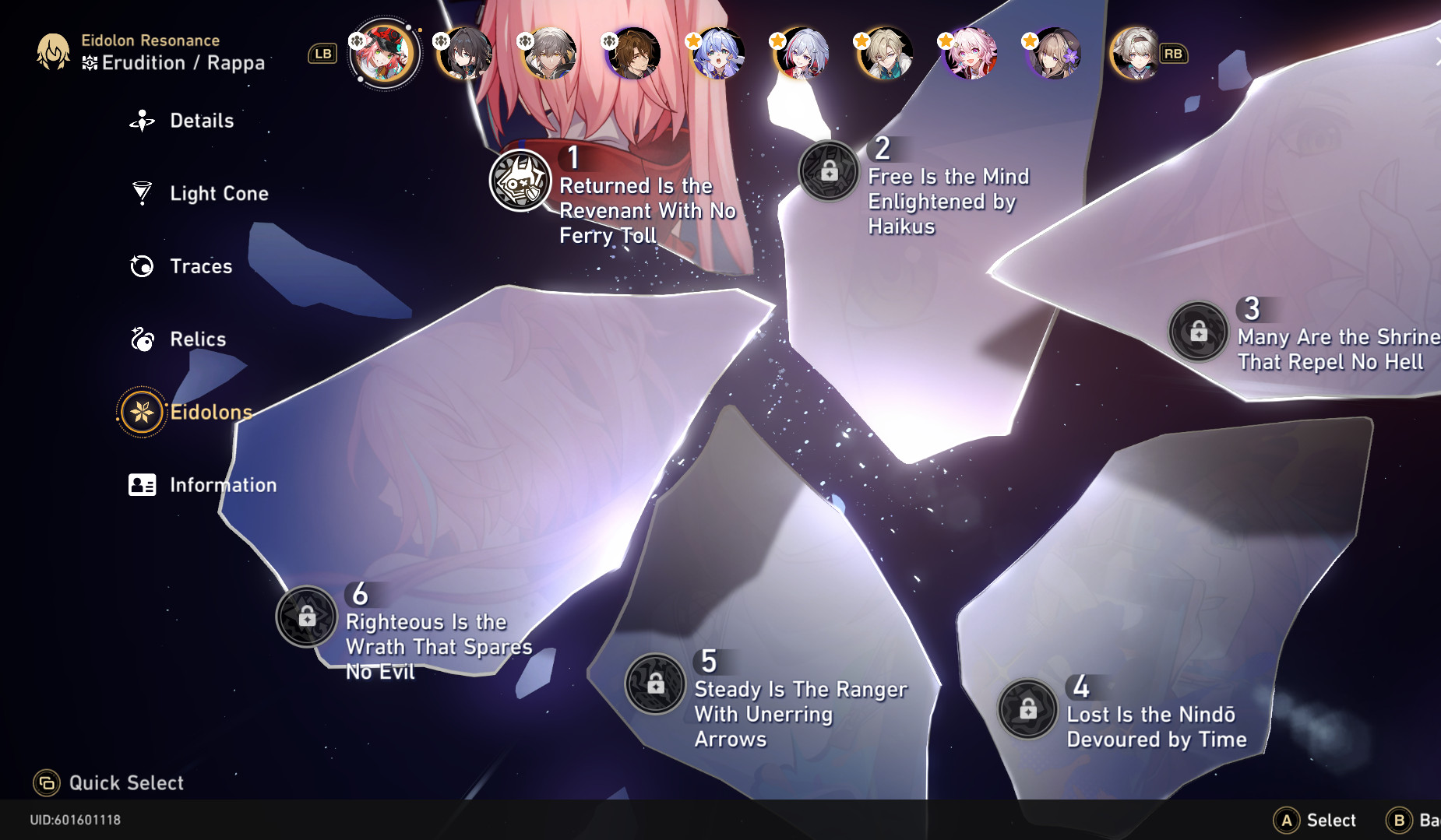Go to the Light Cone section
The image size is (1441, 840).
click(218, 193)
